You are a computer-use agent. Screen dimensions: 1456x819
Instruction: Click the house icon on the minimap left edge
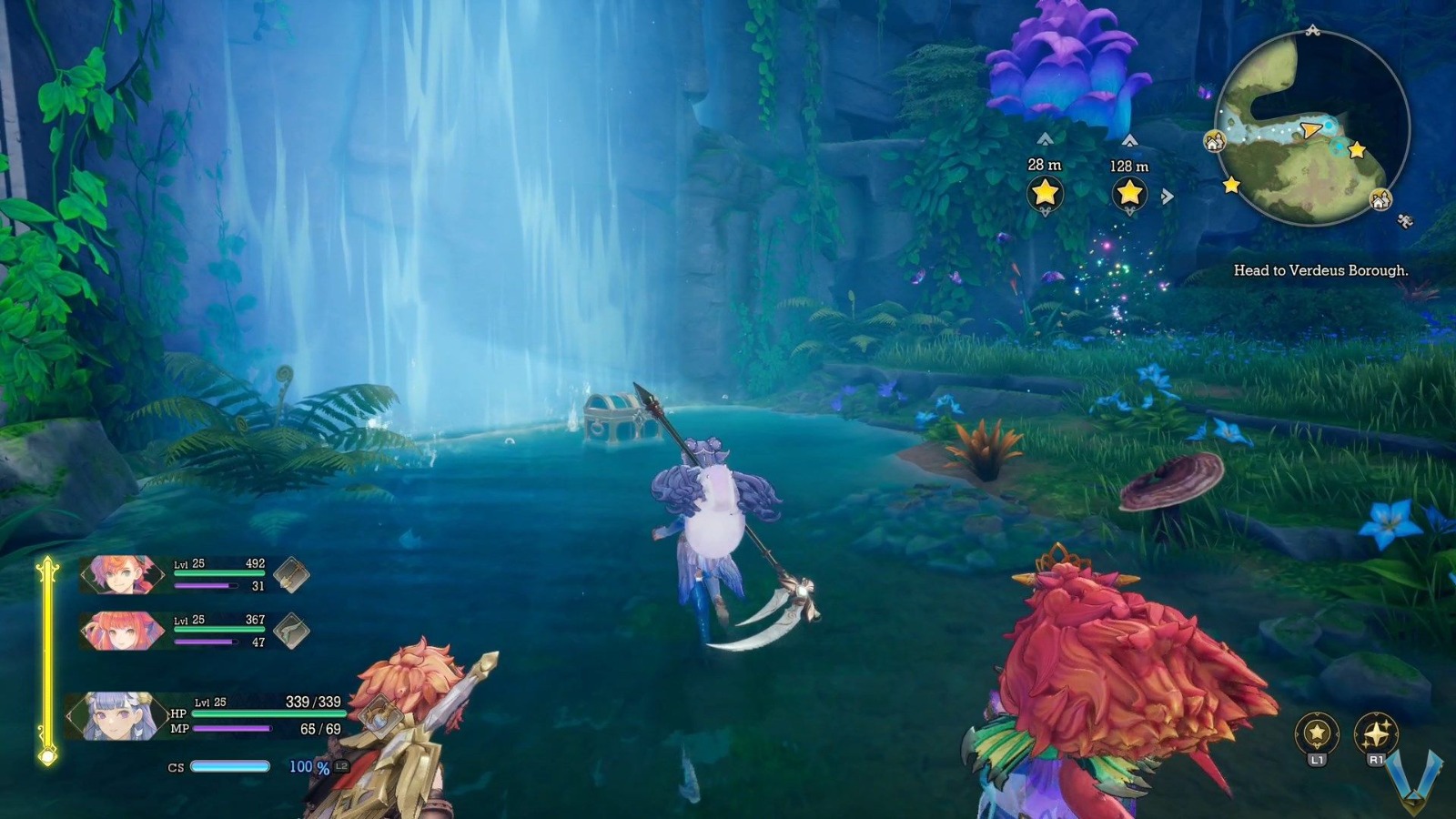coord(1213,140)
